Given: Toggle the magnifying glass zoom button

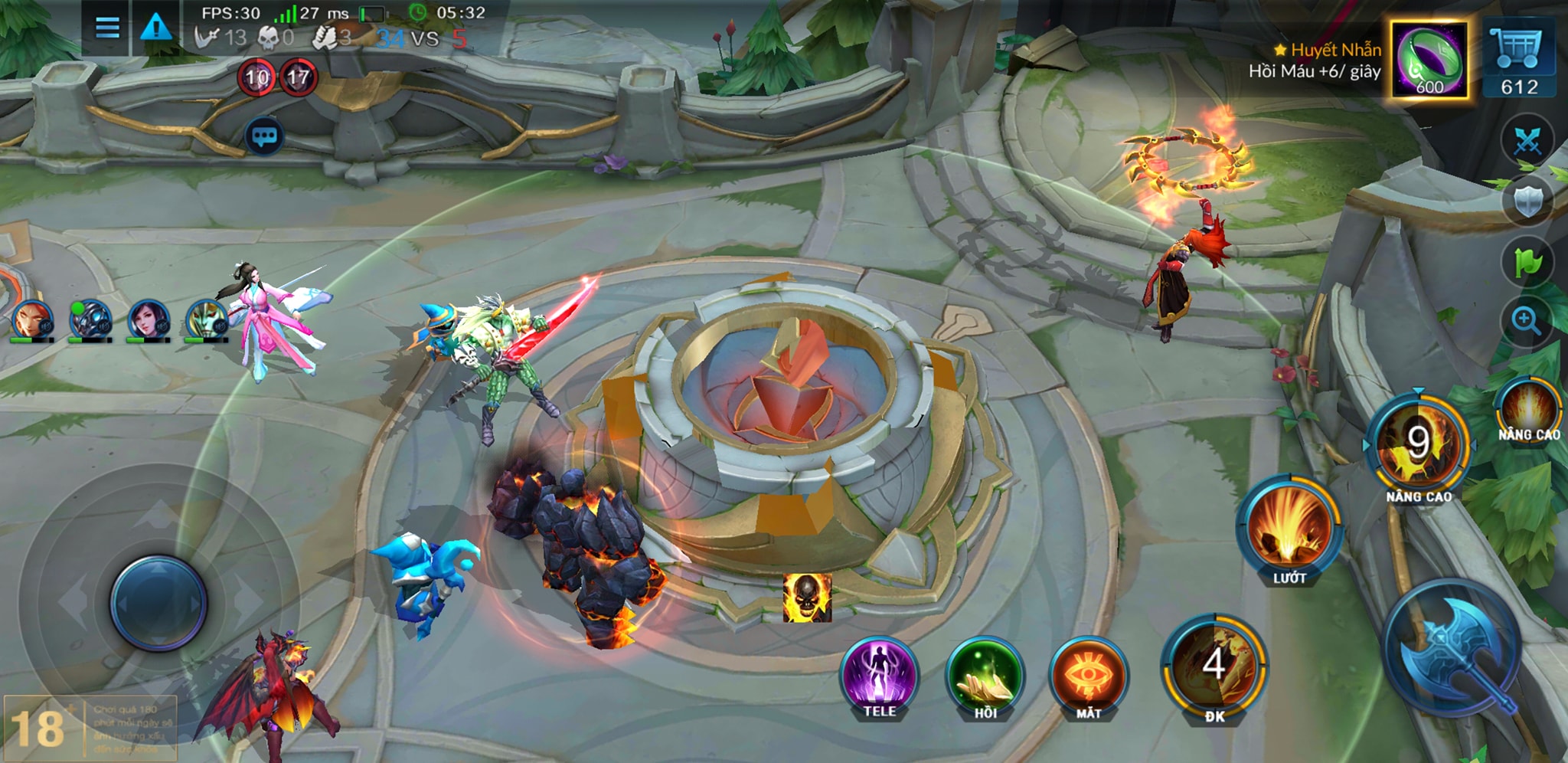Looking at the screenshot, I should point(1526,321).
